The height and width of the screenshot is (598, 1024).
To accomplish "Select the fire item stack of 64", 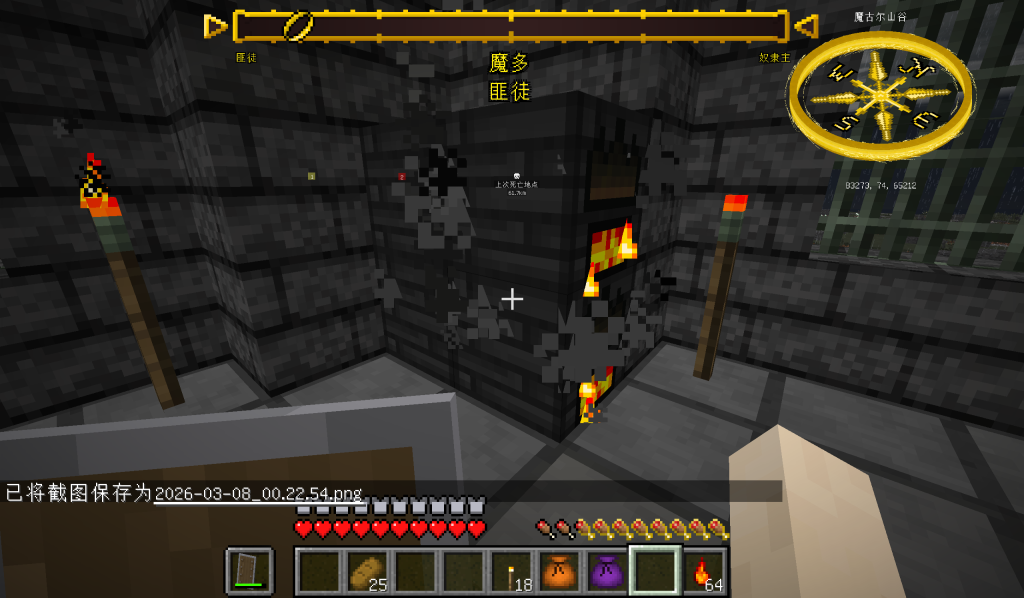I will pyautogui.click(x=703, y=571).
